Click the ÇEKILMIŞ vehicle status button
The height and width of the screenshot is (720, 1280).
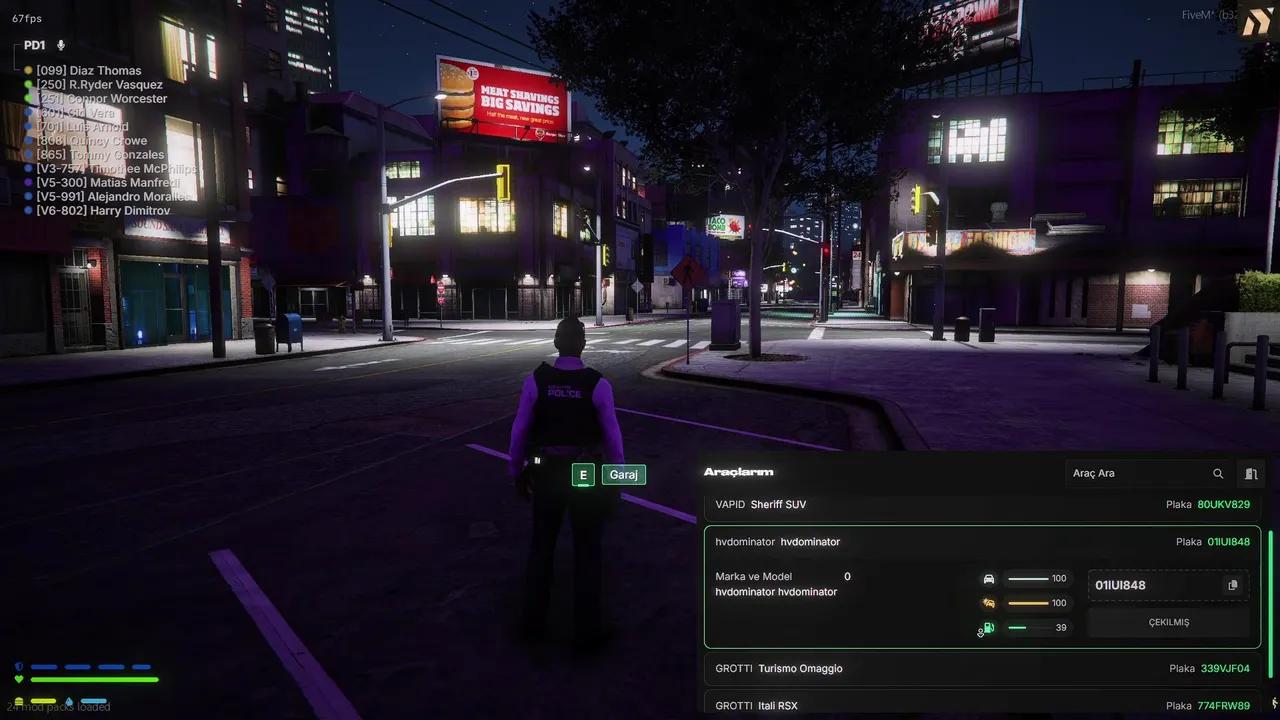(1168, 622)
